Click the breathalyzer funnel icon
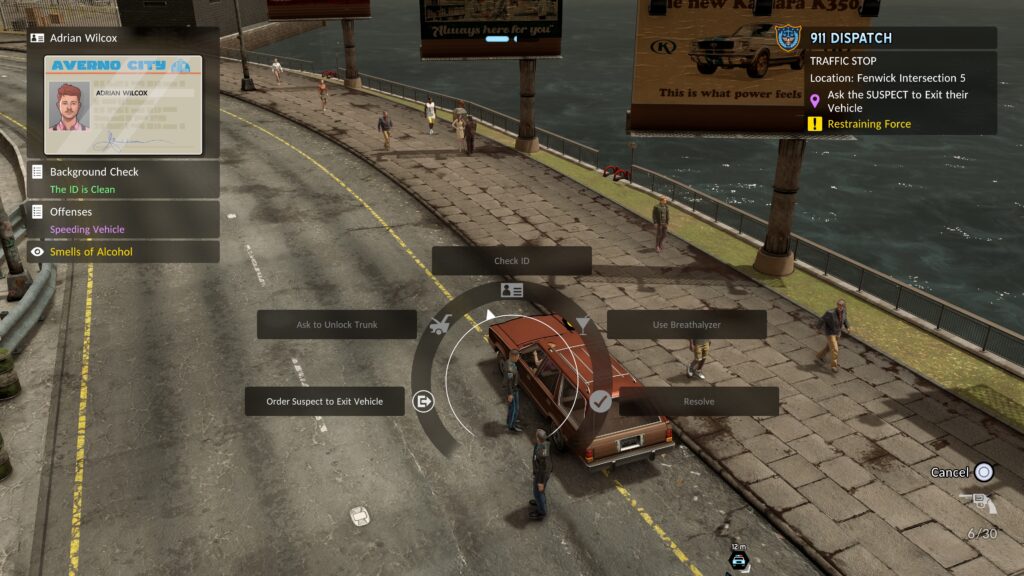This screenshot has height=576, width=1024. [582, 324]
